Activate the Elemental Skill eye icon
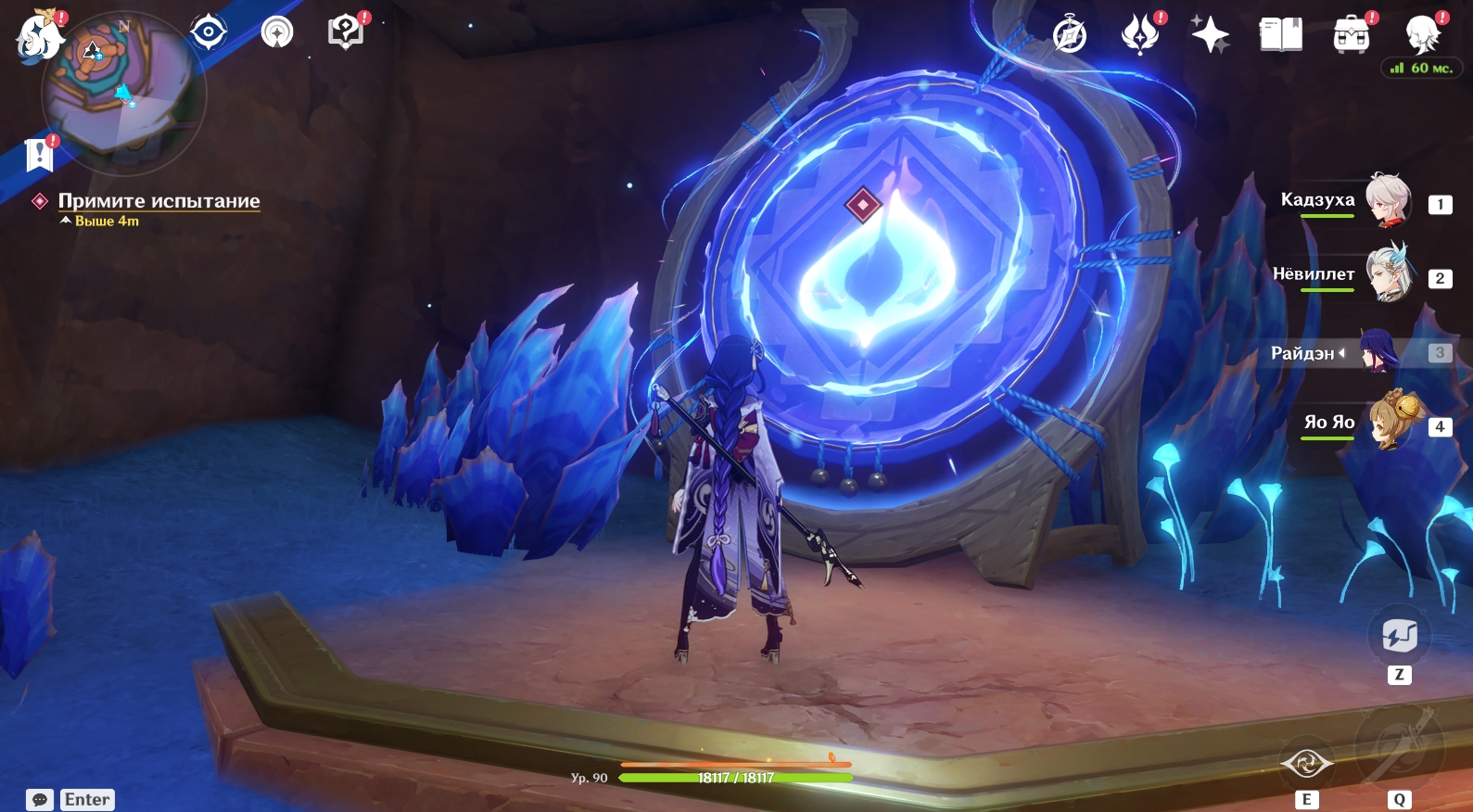The image size is (1473, 812). pos(1306,765)
